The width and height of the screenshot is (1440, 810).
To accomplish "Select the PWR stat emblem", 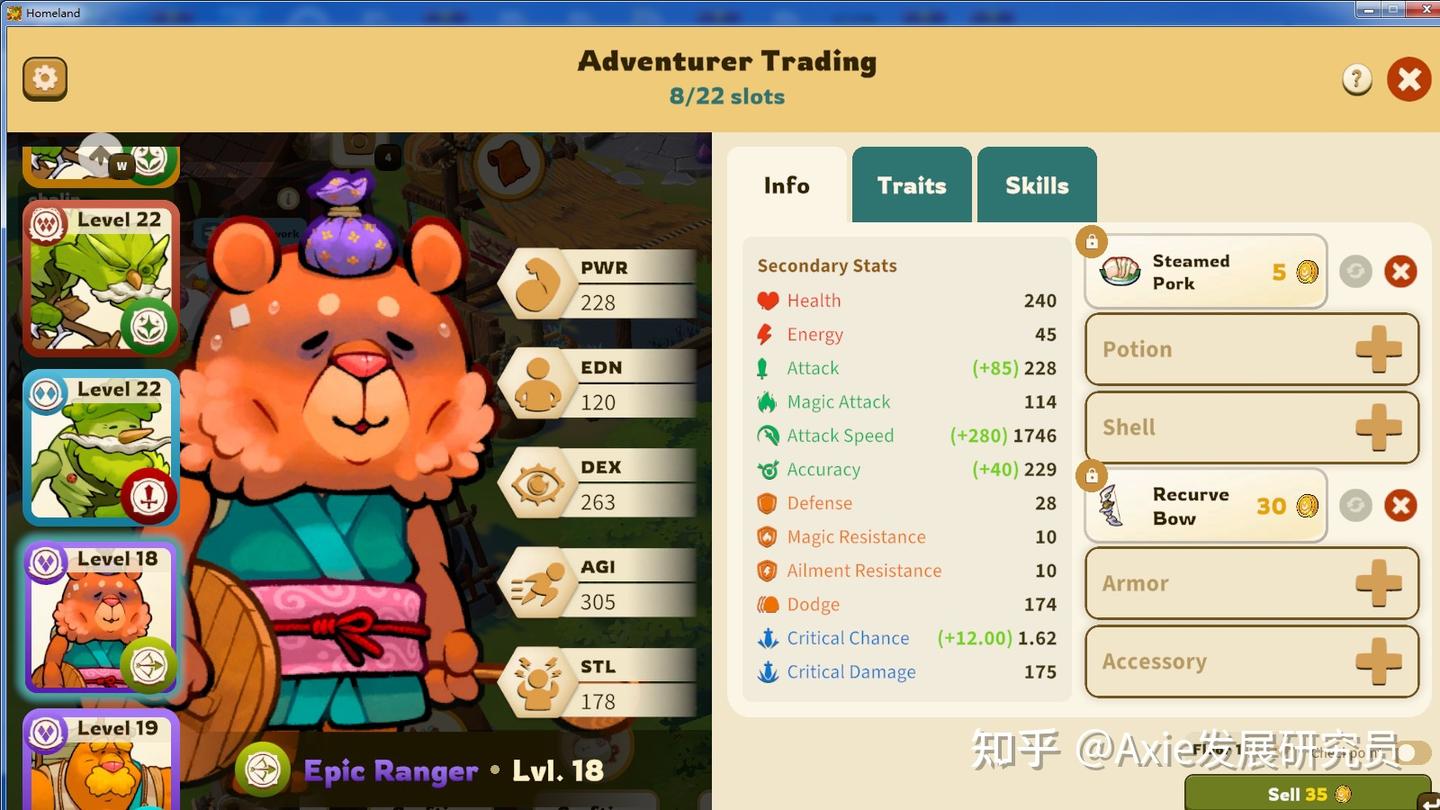I will (x=537, y=283).
